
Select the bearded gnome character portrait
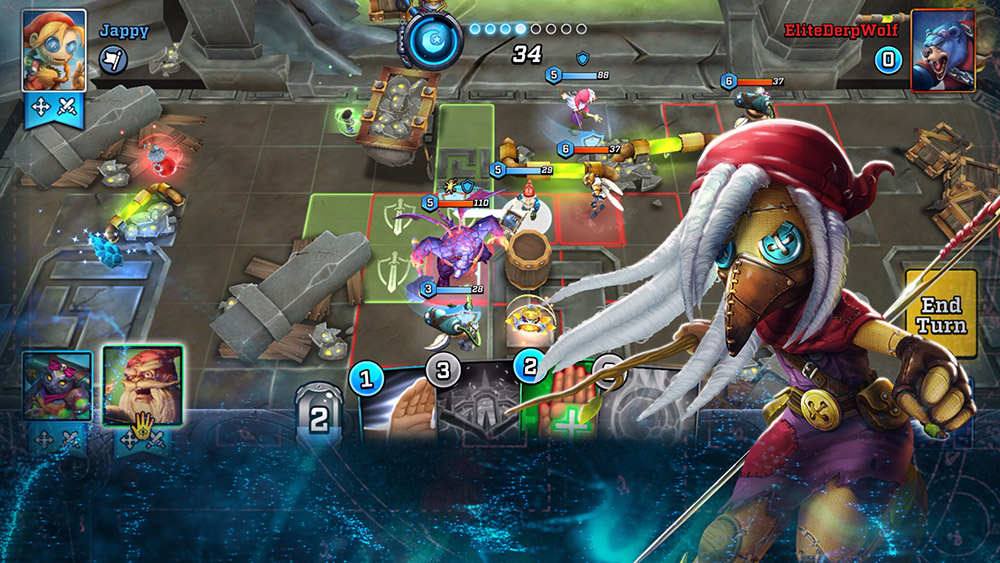pyautogui.click(x=142, y=385)
